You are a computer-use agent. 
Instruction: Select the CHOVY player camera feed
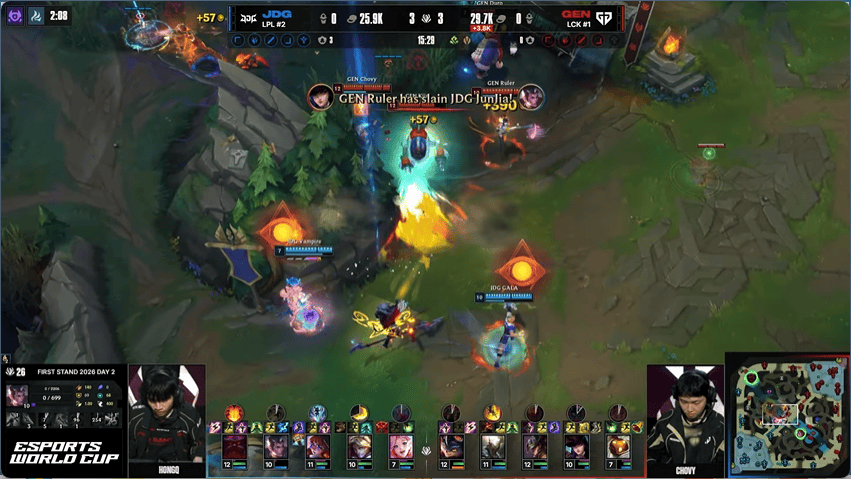tap(685, 414)
